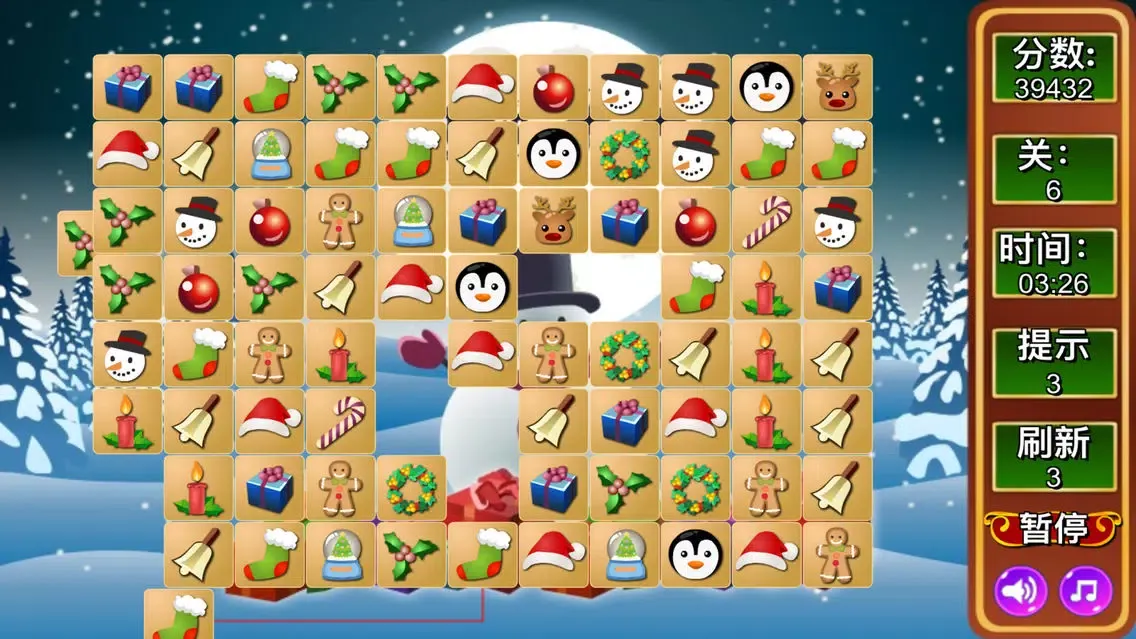The width and height of the screenshot is (1136, 639).
Task: Shuffle the board with the 刷新 button
Action: tap(1053, 457)
